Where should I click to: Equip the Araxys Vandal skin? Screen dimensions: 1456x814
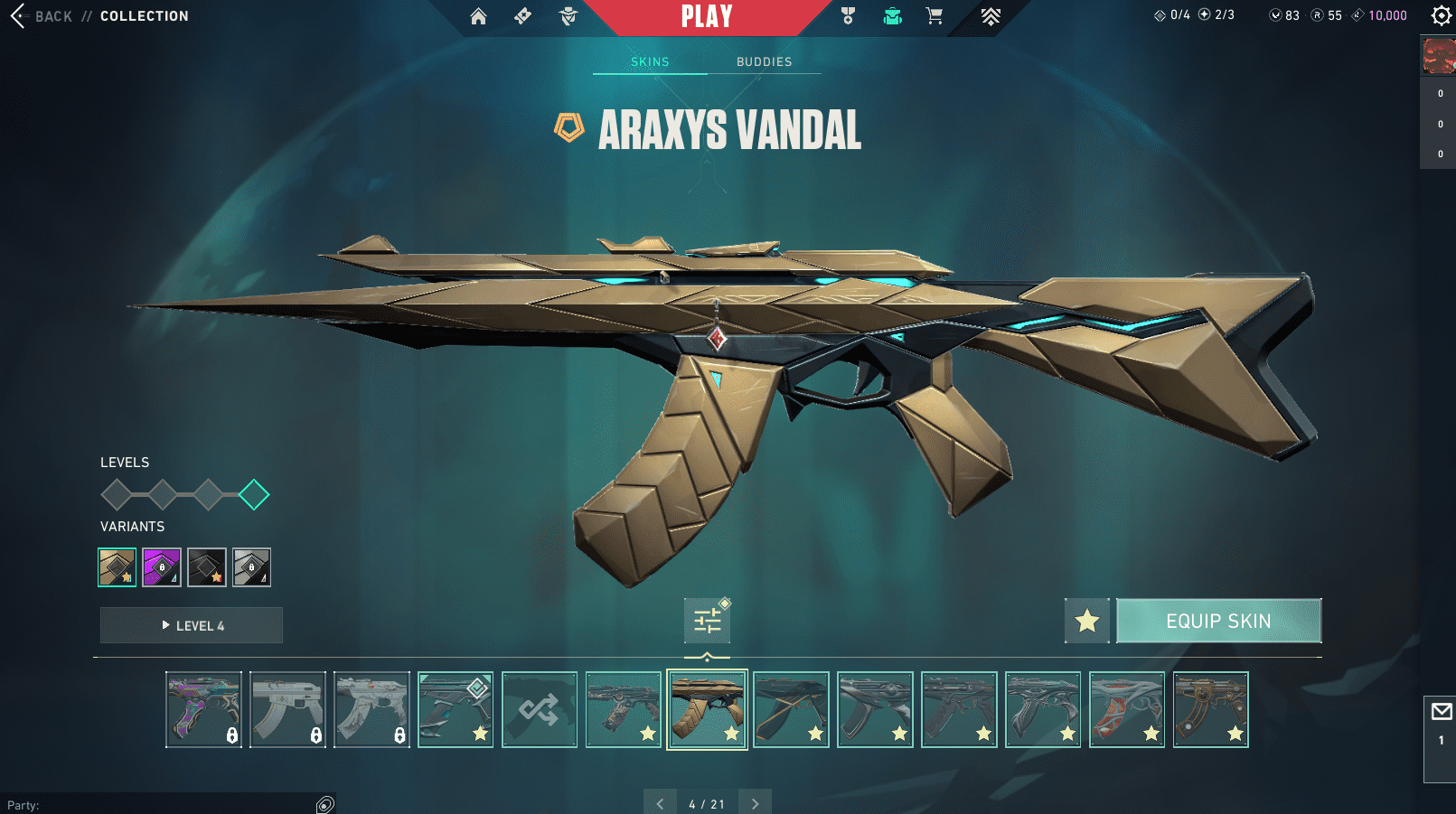[x=1218, y=621]
